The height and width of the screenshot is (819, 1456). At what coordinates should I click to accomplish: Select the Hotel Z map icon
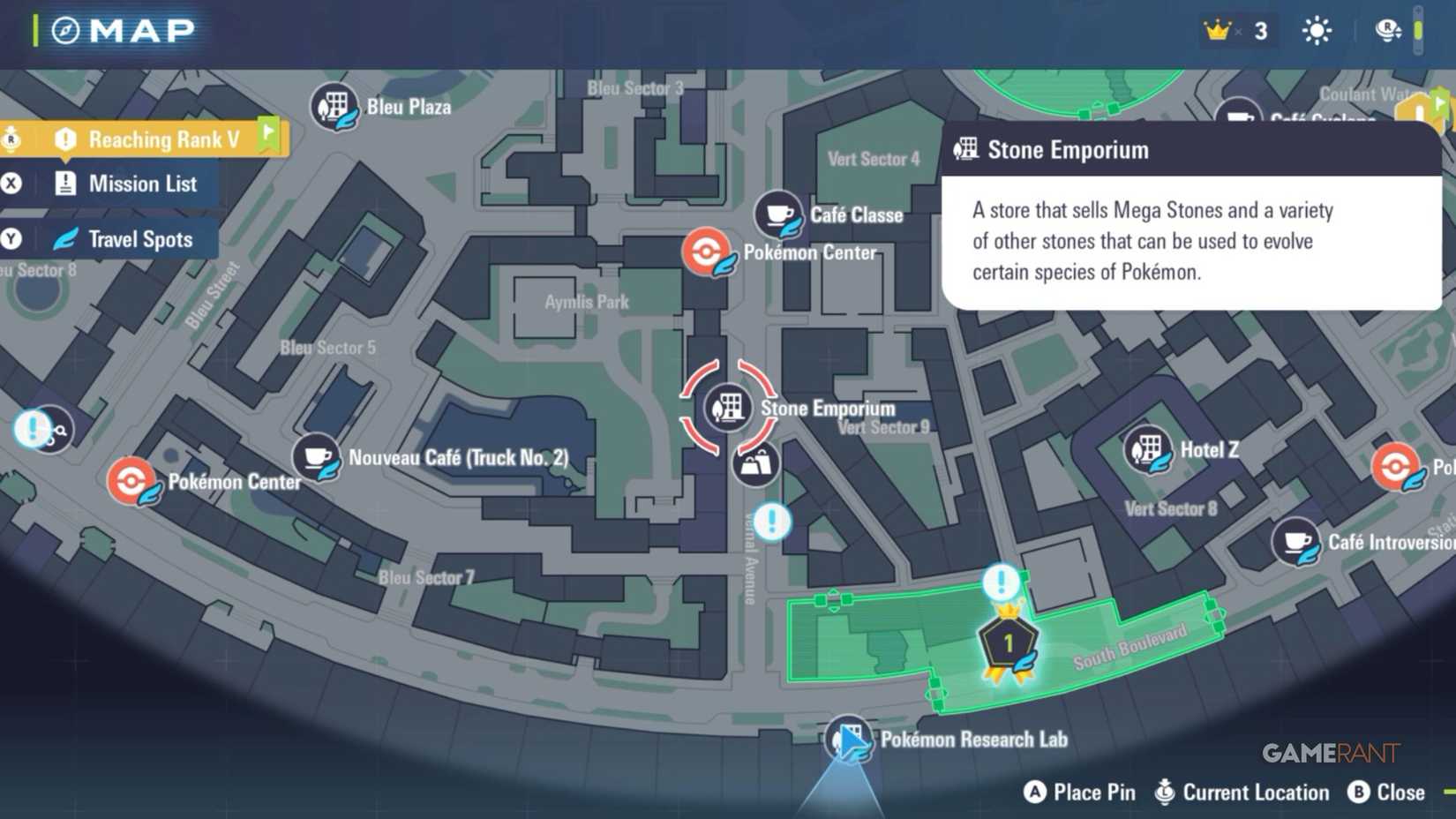coord(1148,450)
